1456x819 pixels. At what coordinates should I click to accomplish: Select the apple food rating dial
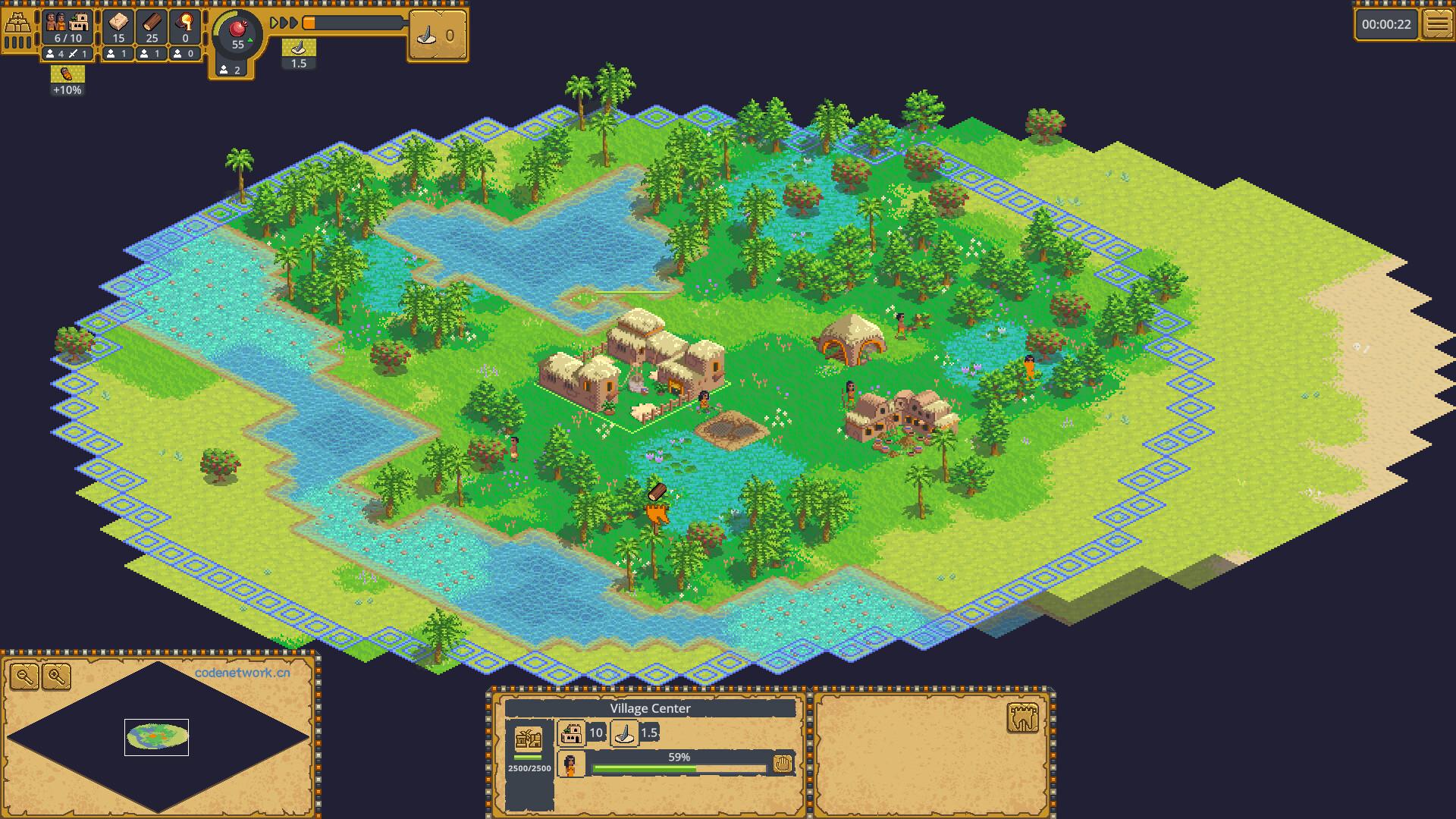pos(237,34)
